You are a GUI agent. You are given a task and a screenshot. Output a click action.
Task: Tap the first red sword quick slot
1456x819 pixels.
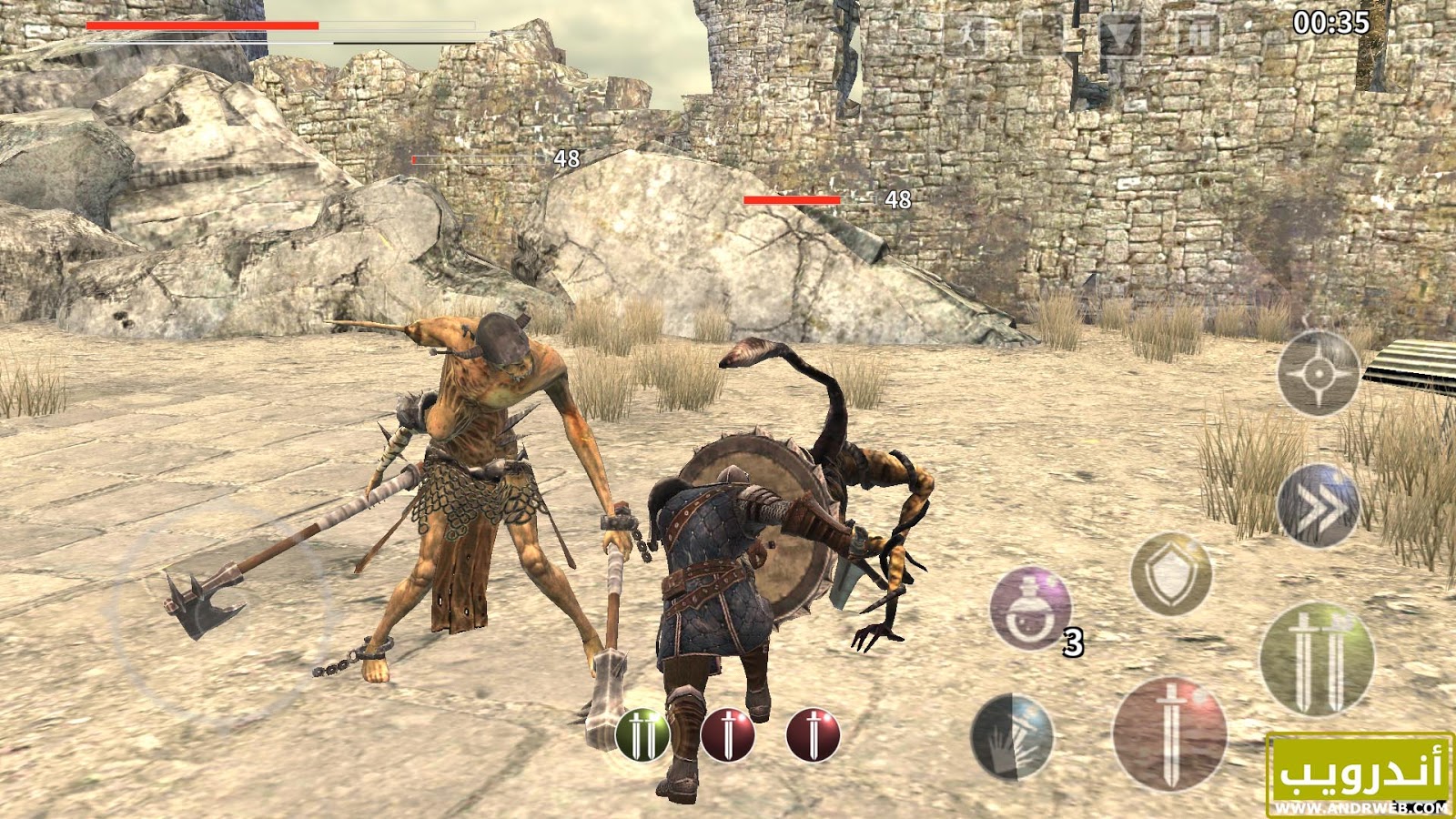point(728,733)
